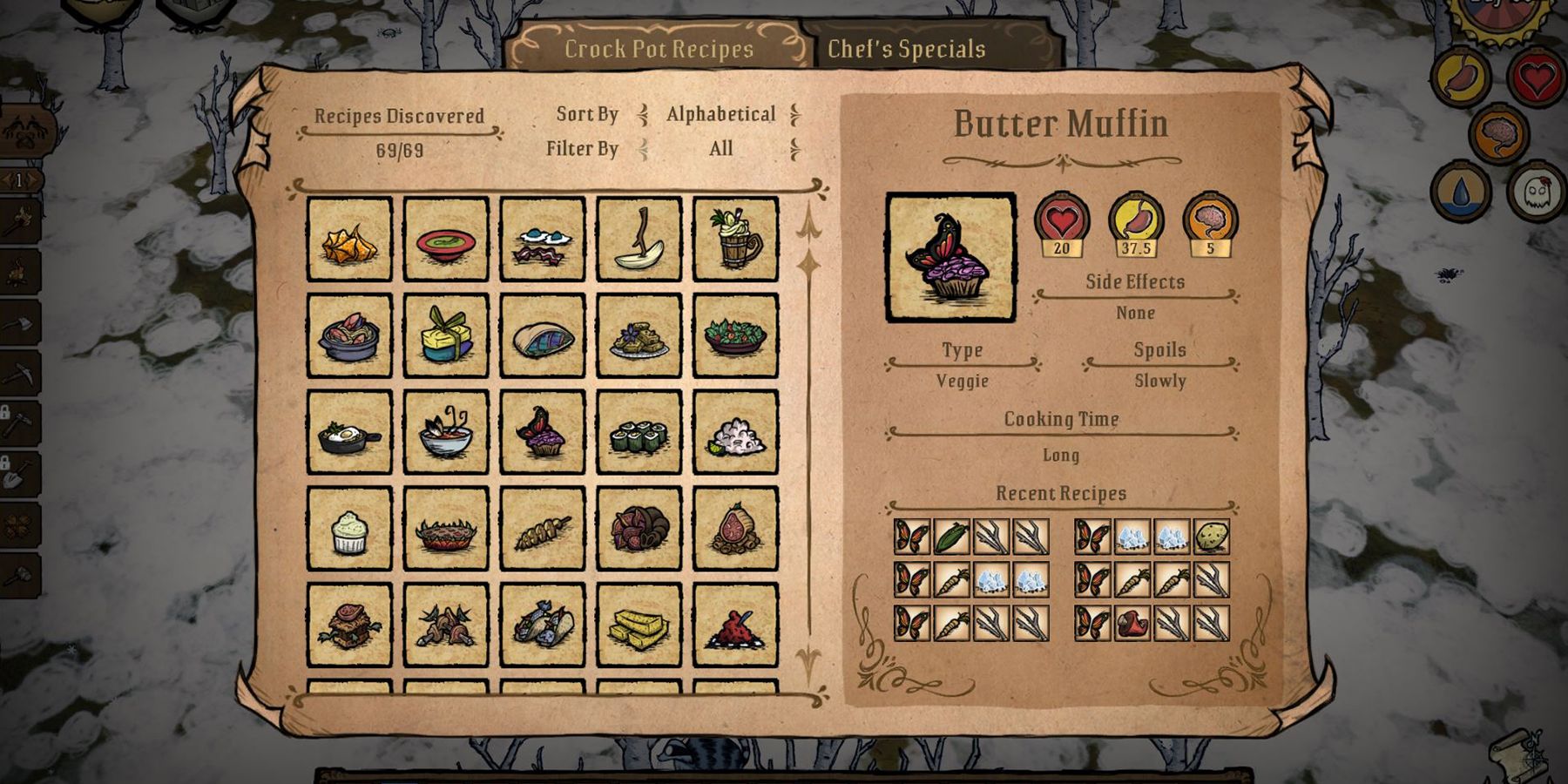Open the sushi roll recipe in the grid
1568x784 pixels.
[x=639, y=433]
